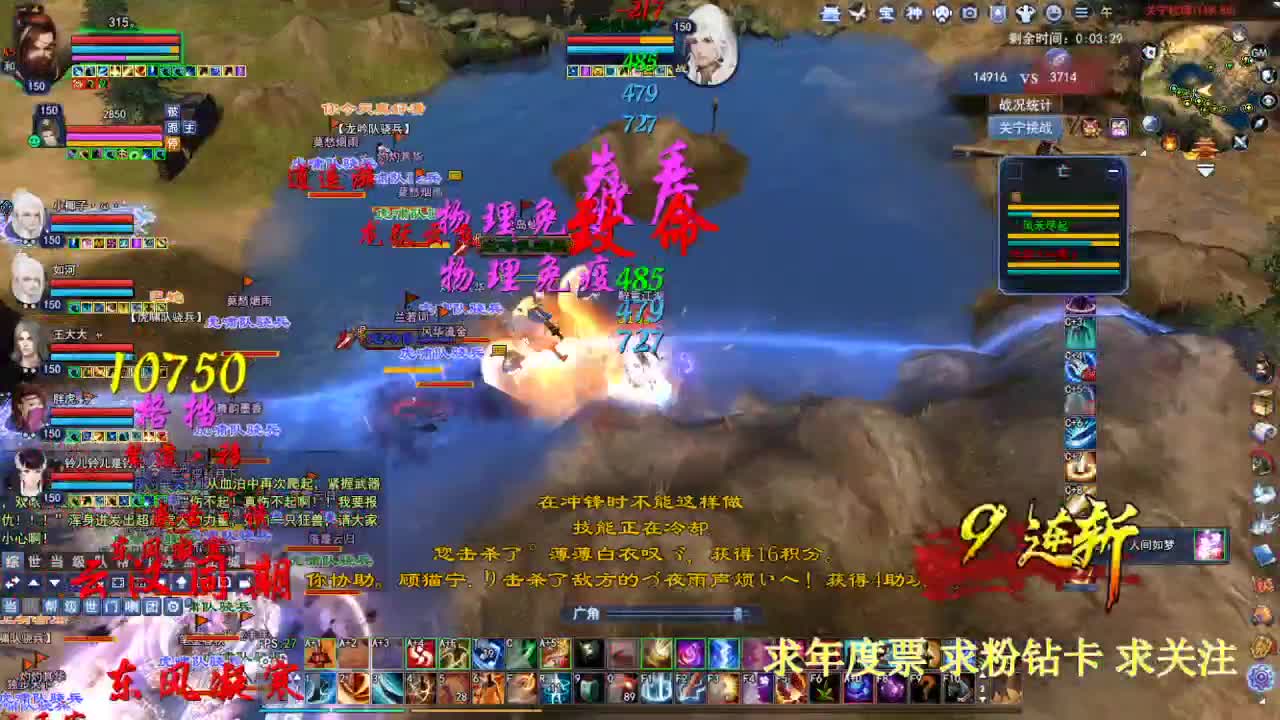
Task: Cast the skill in hotbar slot T
Action: 489,654
